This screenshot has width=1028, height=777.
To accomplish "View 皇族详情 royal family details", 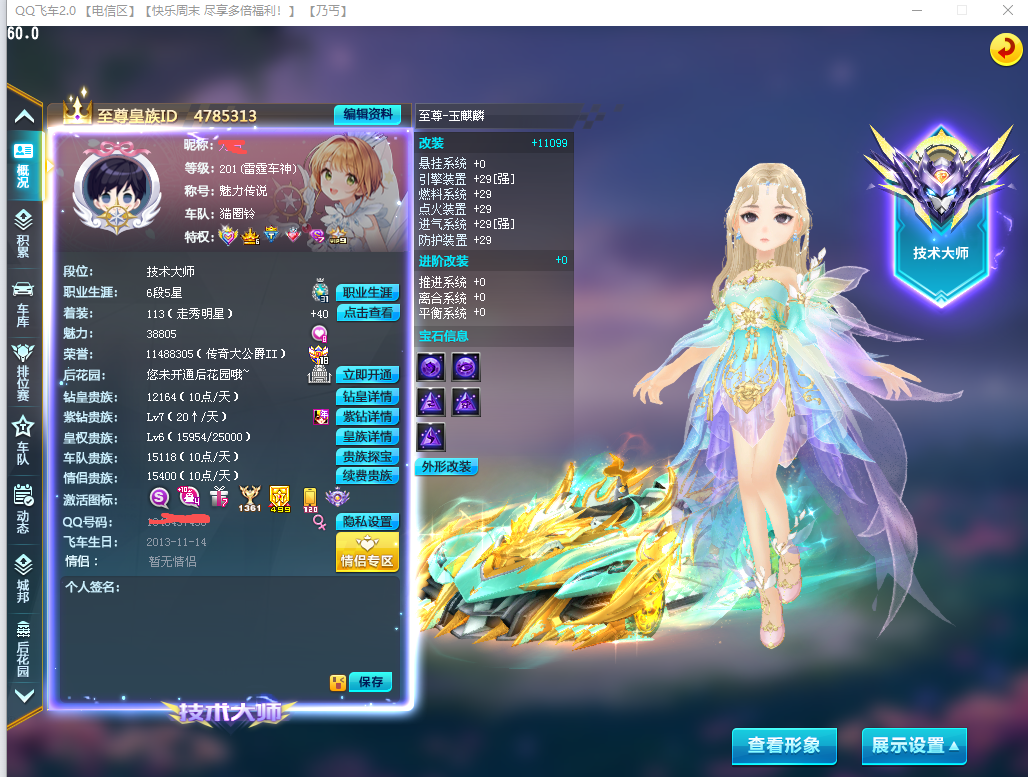I will pos(367,437).
